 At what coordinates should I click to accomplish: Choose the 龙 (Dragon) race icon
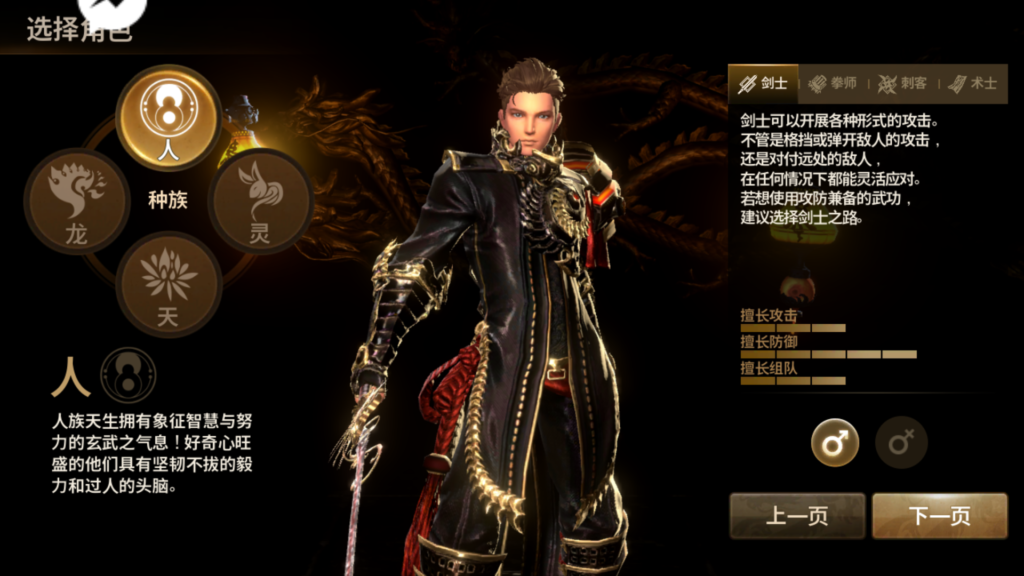click(x=77, y=201)
